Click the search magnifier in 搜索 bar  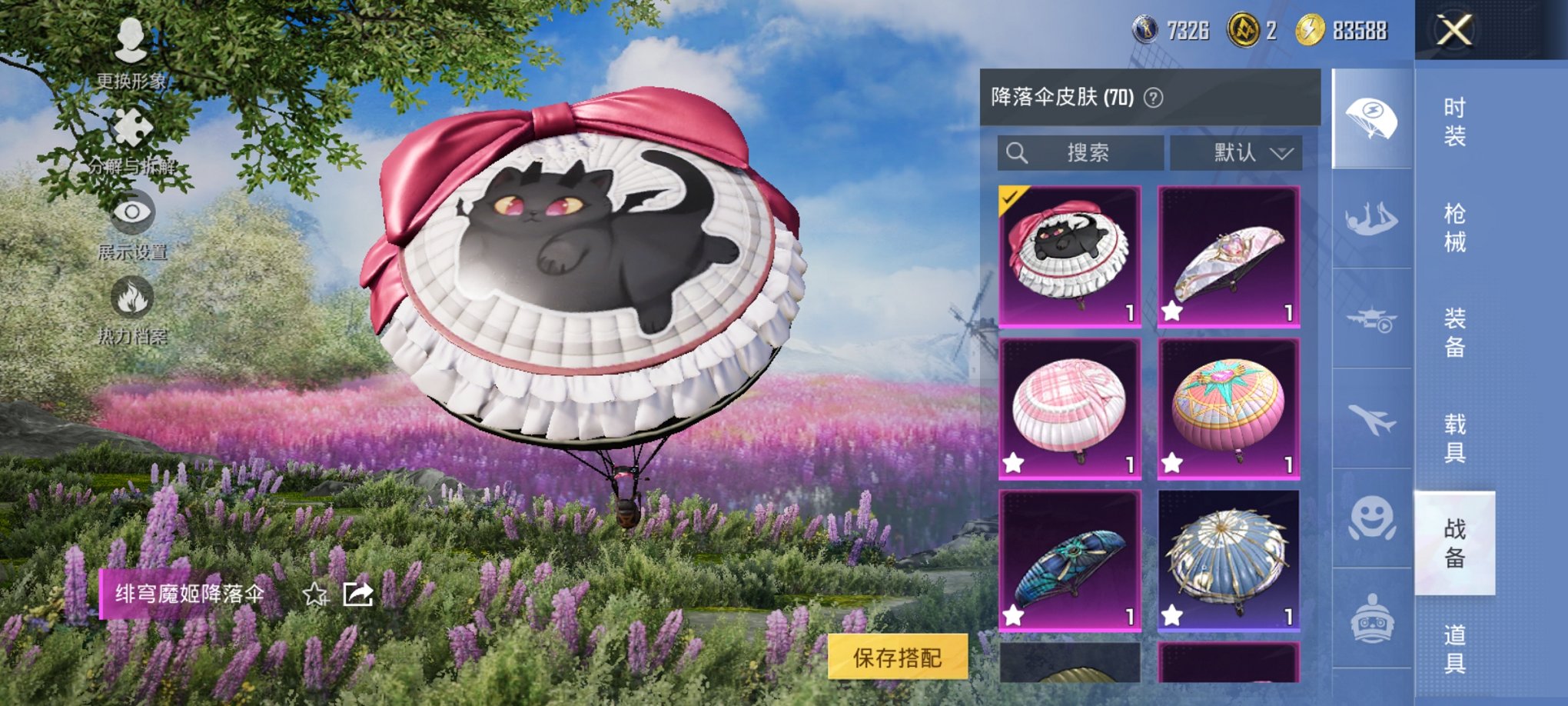click(x=1018, y=152)
